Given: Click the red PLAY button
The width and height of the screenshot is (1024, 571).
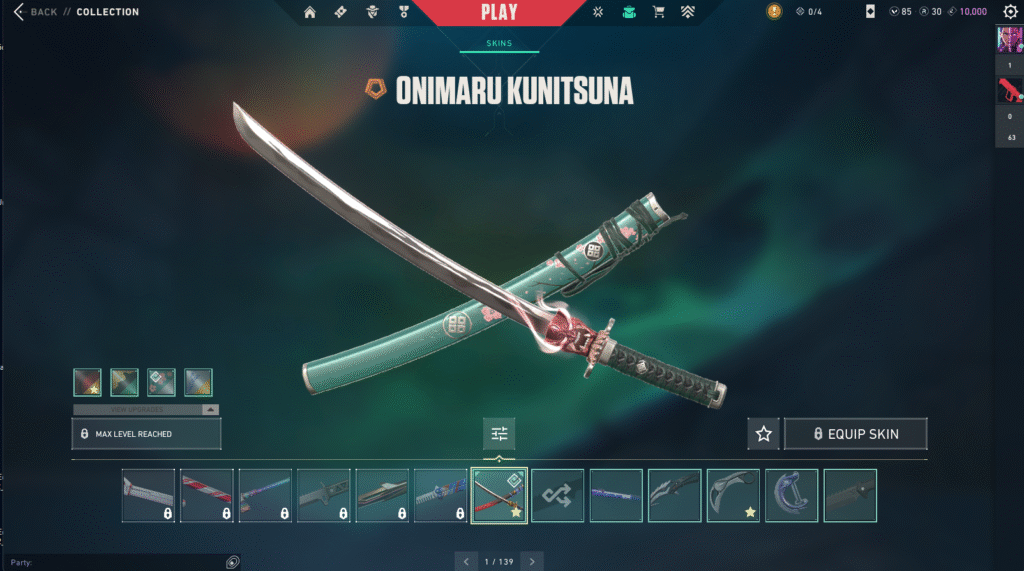Looking at the screenshot, I should click(x=499, y=13).
